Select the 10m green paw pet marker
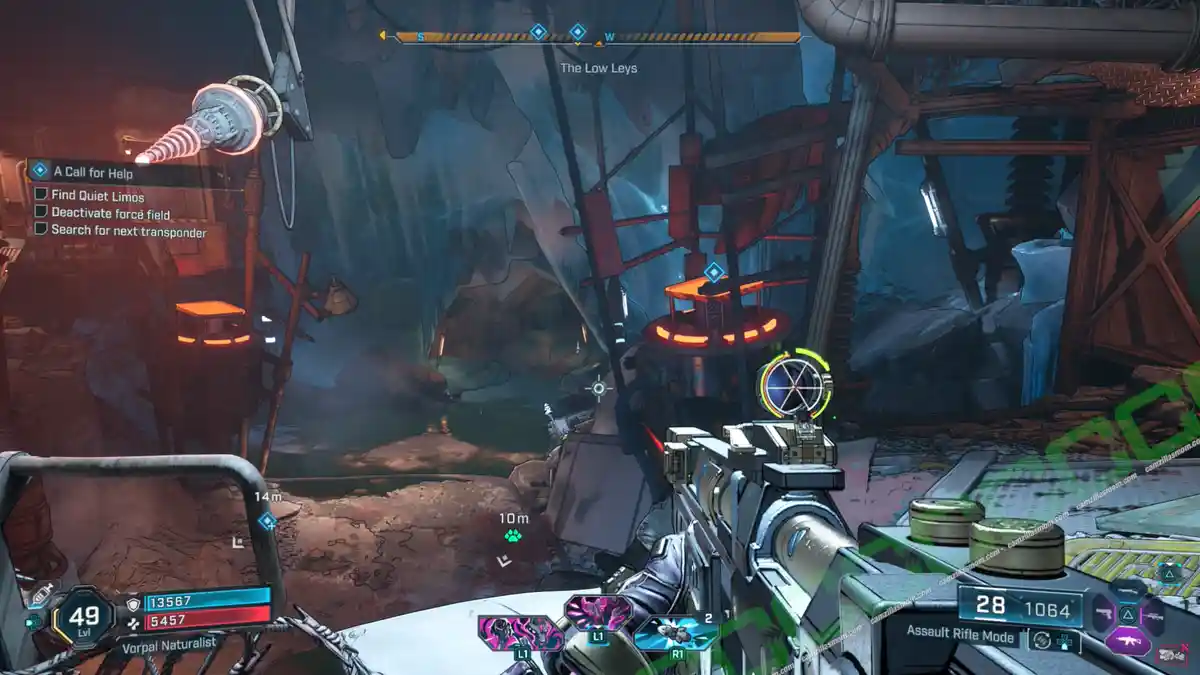The height and width of the screenshot is (675, 1200). click(x=513, y=537)
